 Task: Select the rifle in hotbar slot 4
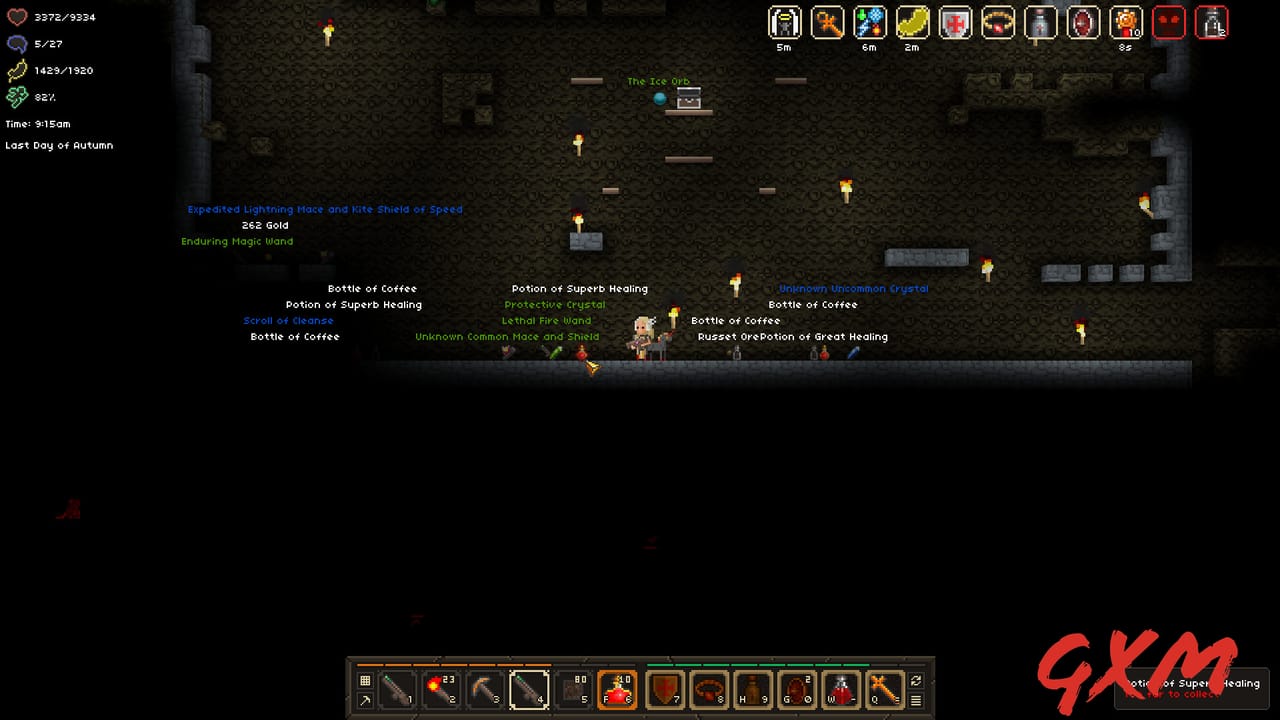pyautogui.click(x=530, y=690)
